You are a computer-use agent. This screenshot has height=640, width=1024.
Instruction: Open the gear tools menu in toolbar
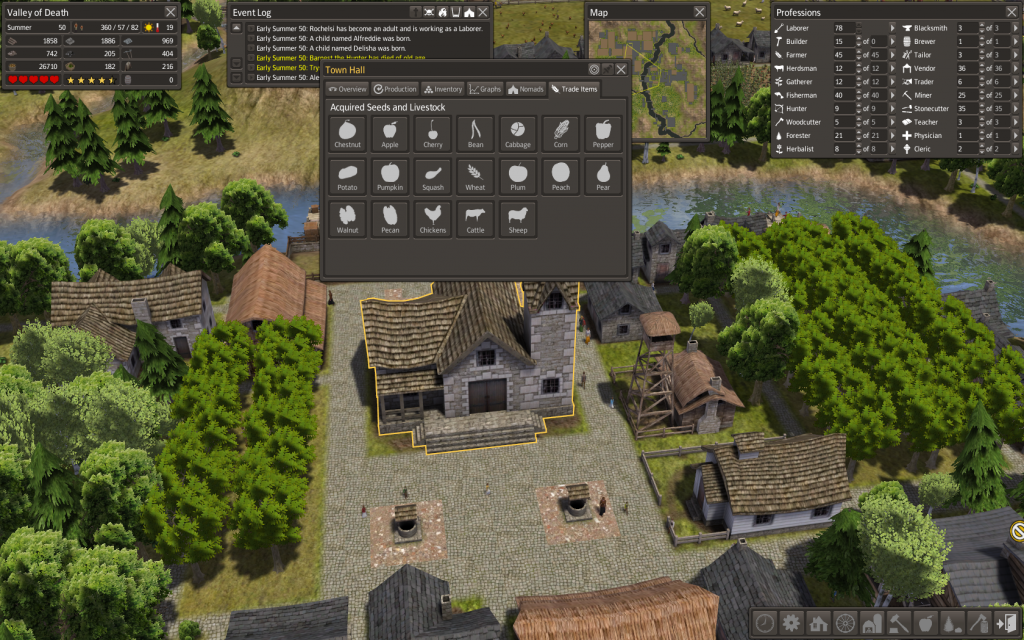click(791, 622)
